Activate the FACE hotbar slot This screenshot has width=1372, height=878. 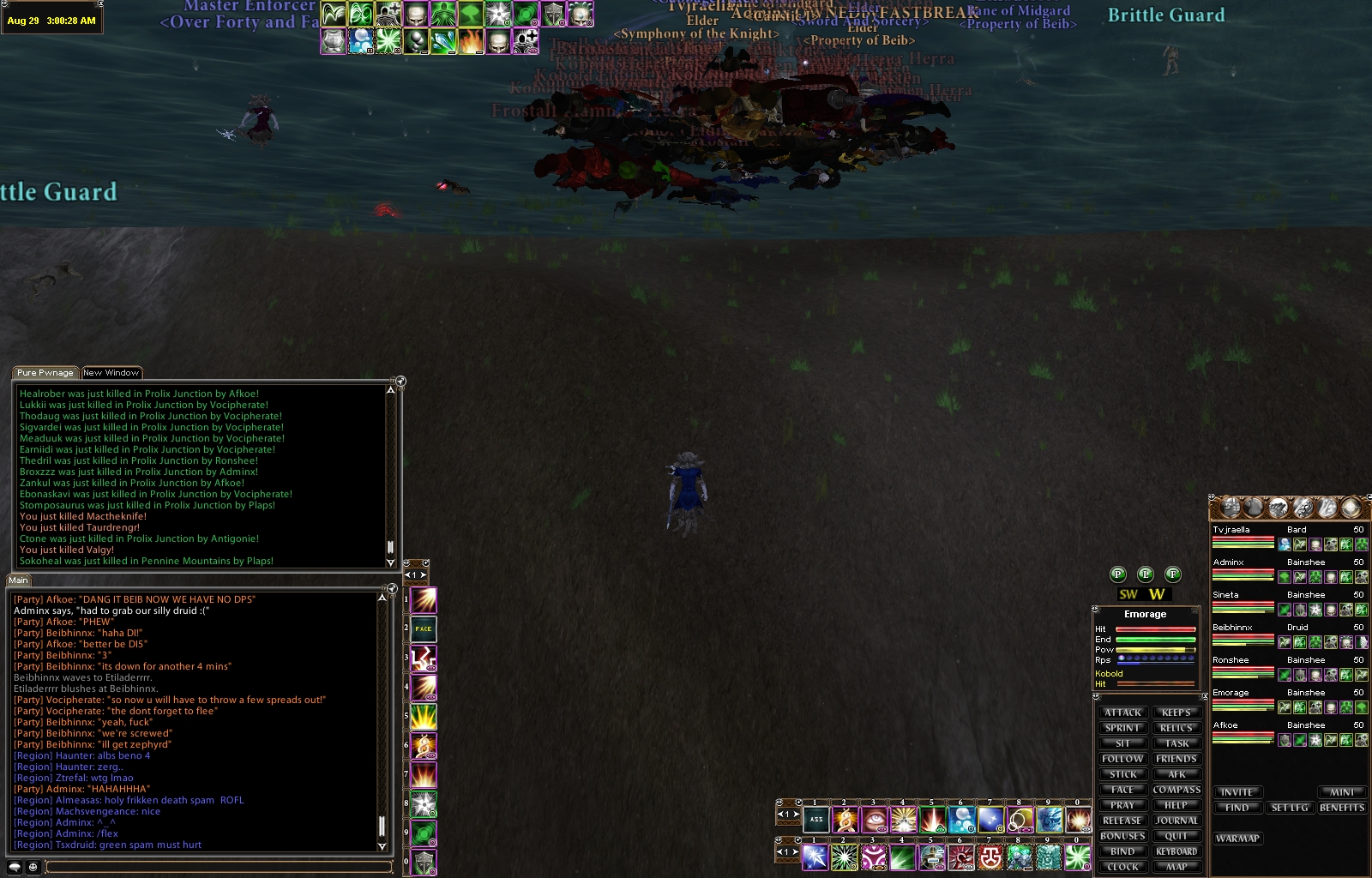[424, 629]
